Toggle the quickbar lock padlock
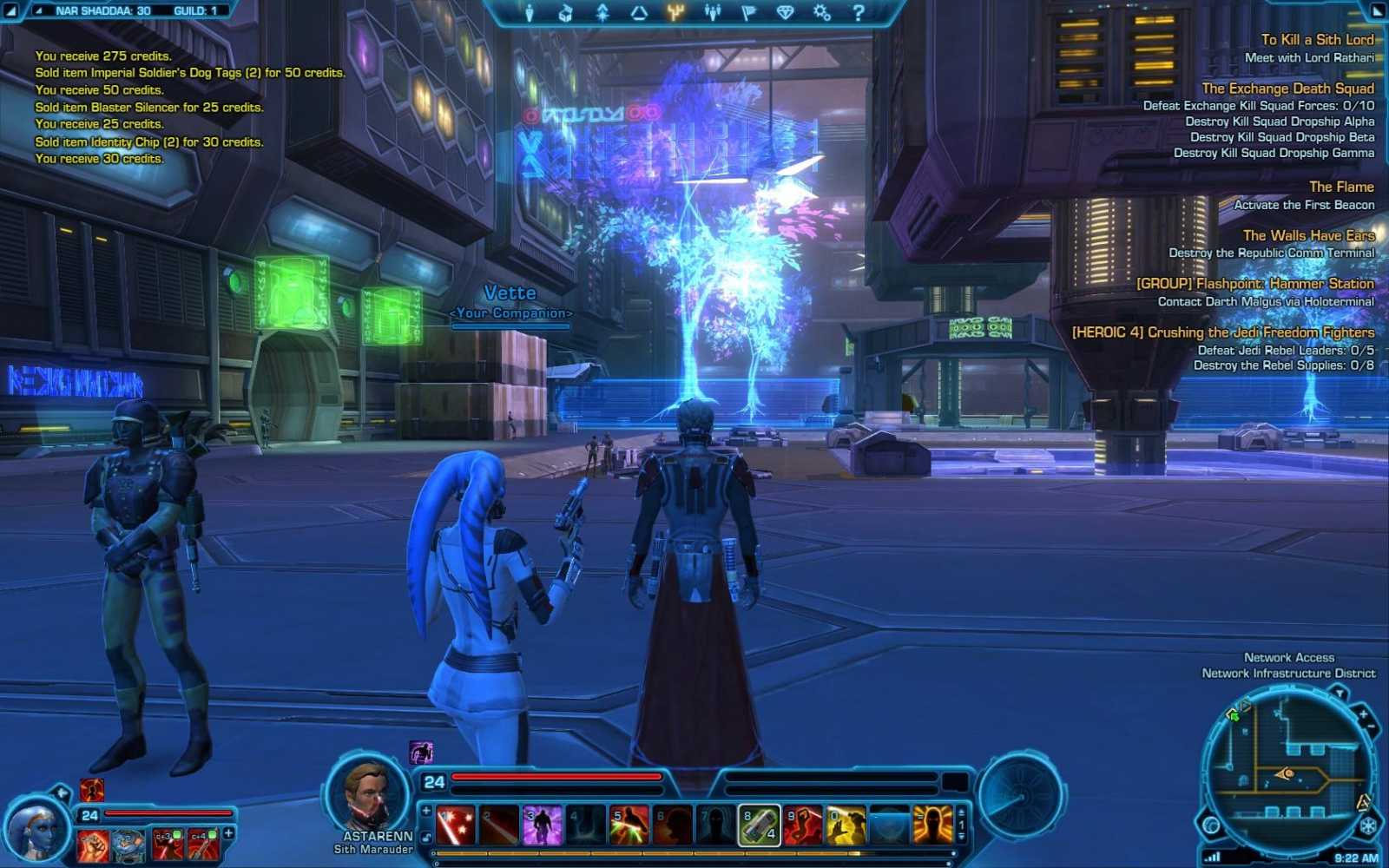Screen dimensions: 1389x868 pyautogui.click(x=425, y=835)
